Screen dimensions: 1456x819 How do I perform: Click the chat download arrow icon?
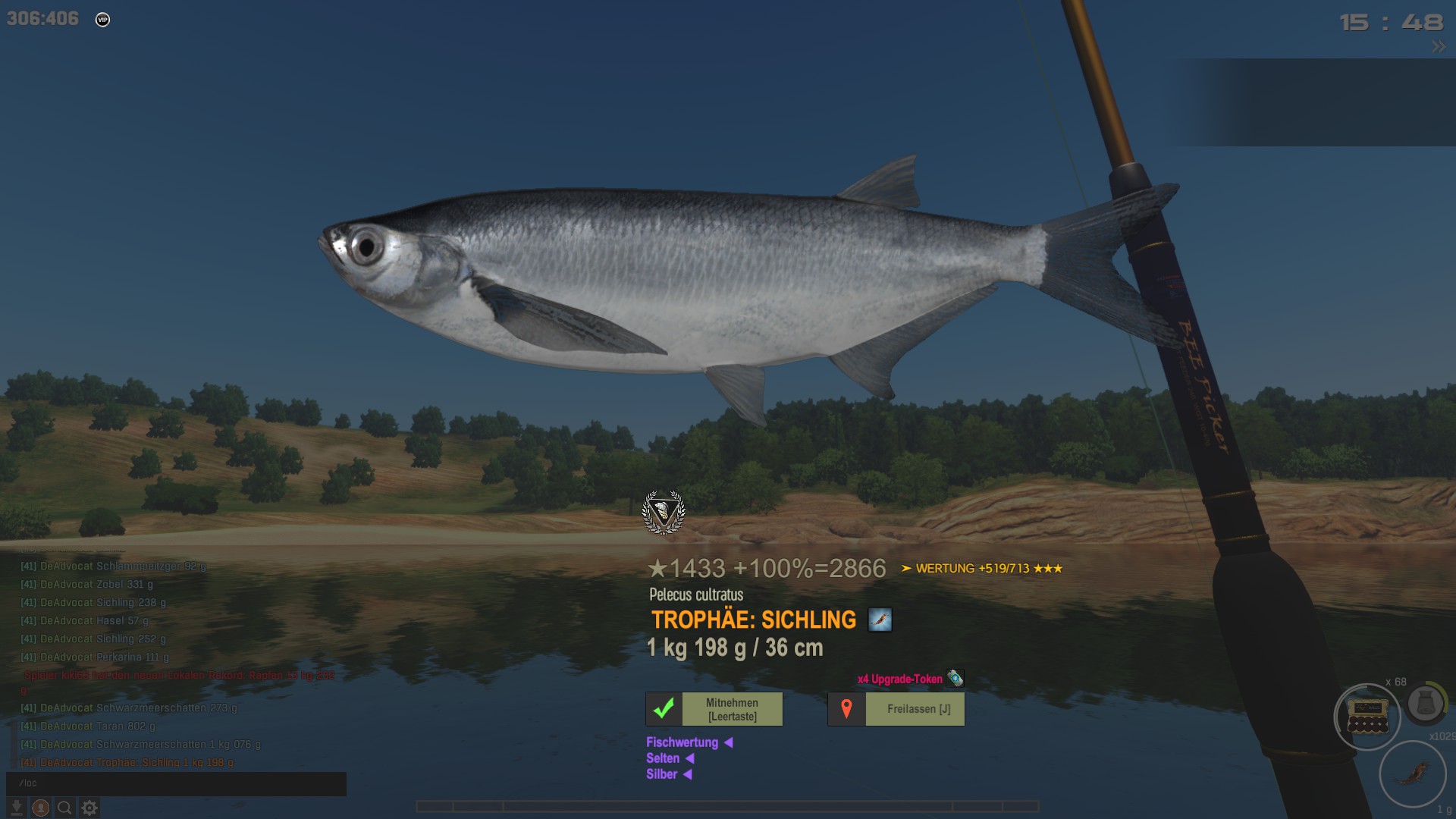pyautogui.click(x=16, y=808)
